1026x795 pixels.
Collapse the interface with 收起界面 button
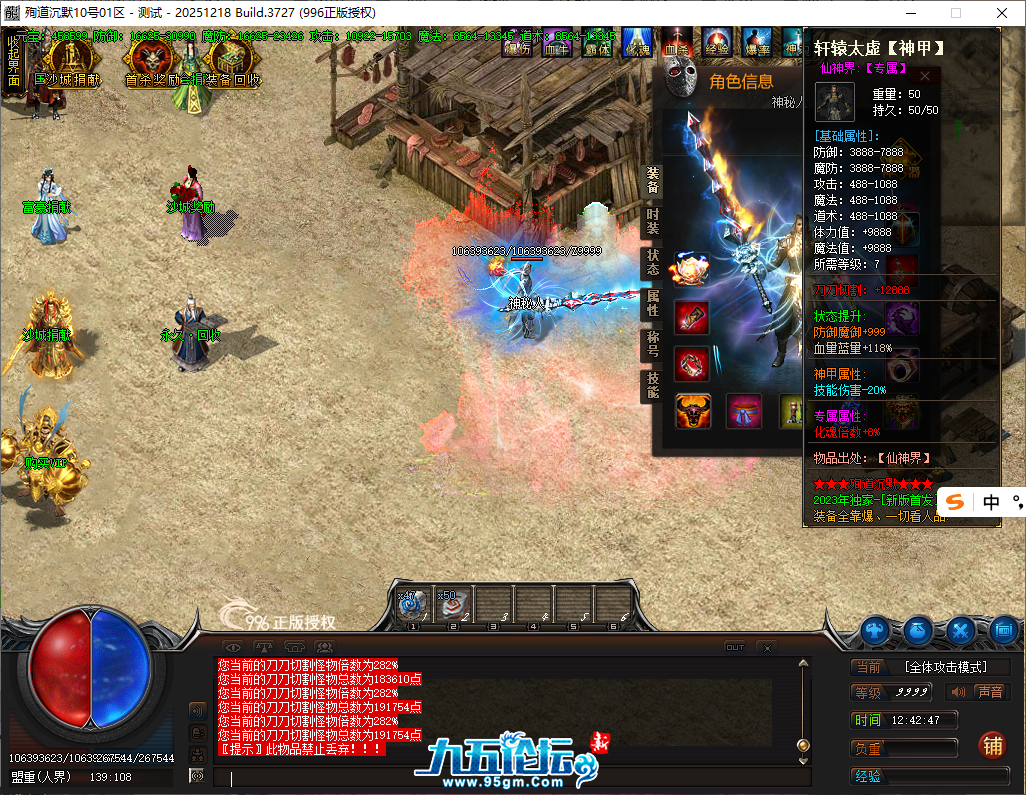[13, 60]
